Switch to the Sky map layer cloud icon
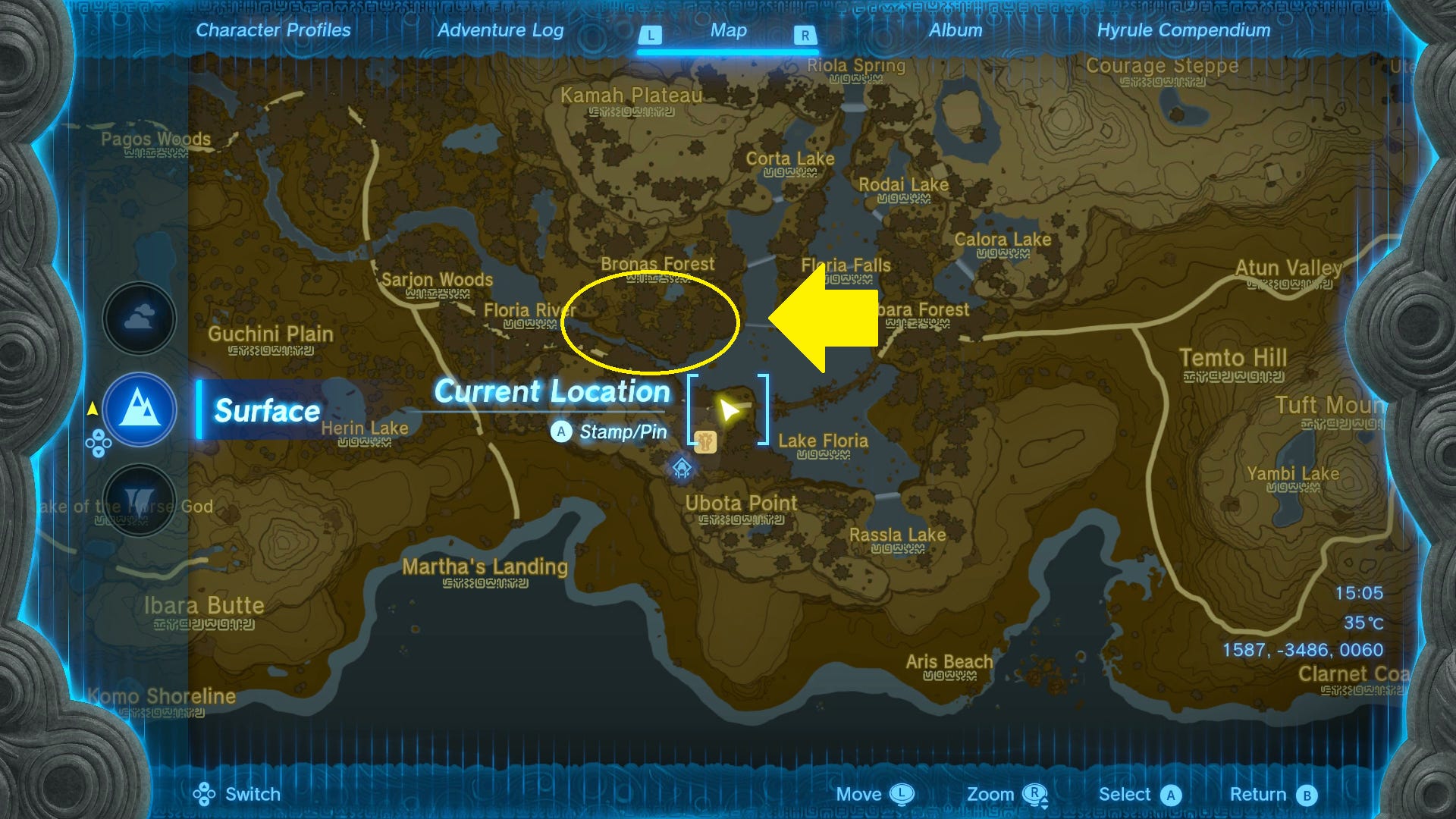1456x819 pixels. coord(139,318)
